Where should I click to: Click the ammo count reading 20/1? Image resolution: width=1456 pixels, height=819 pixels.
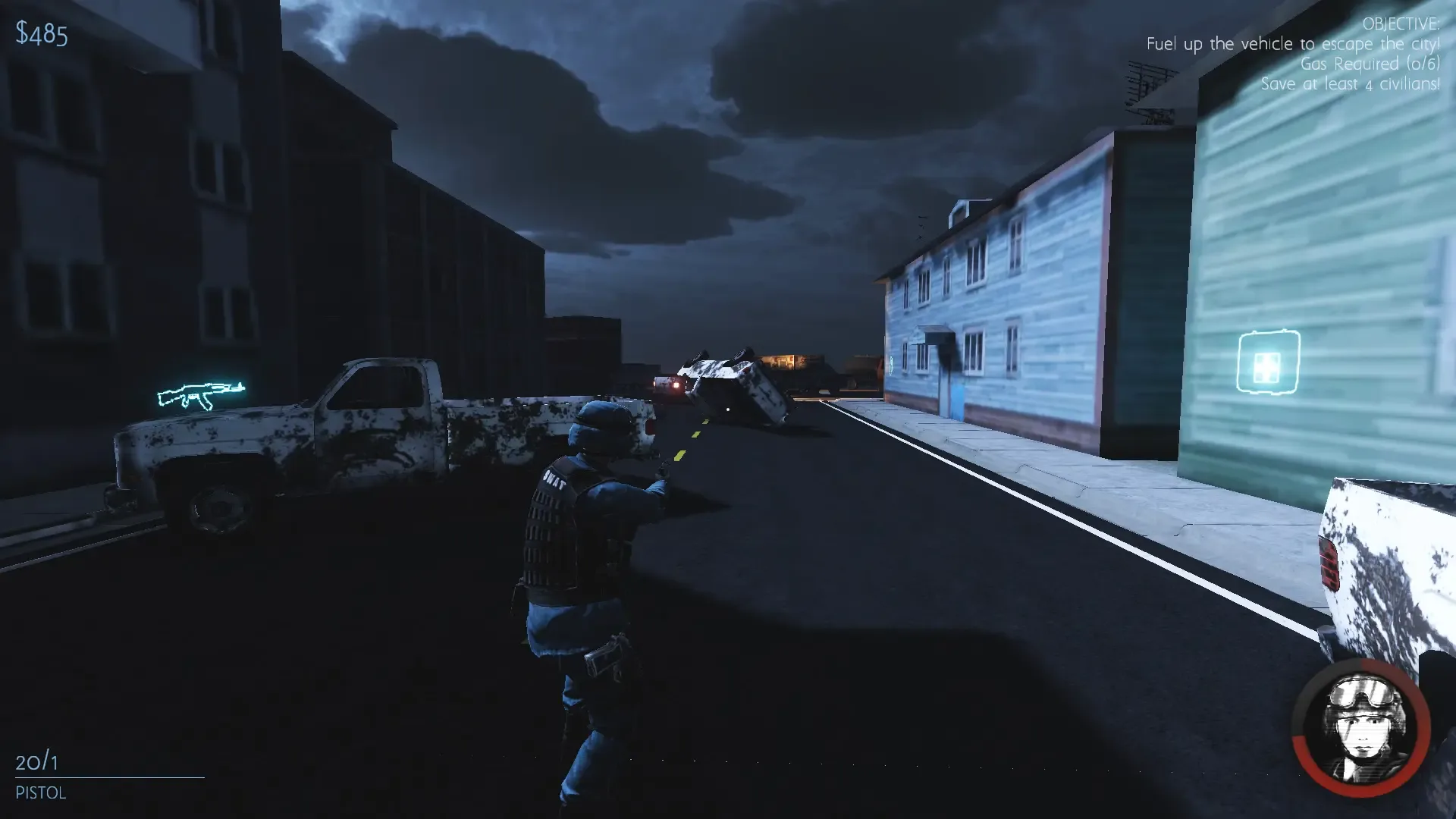pos(38,761)
